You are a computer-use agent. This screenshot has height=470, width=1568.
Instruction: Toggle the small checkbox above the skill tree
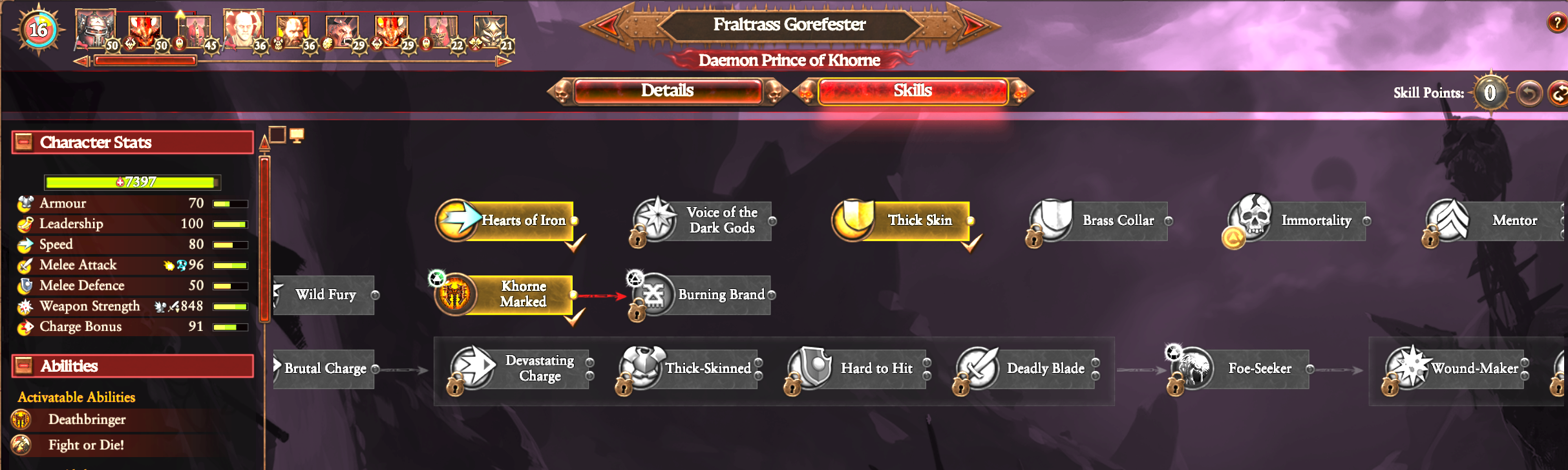(x=277, y=134)
